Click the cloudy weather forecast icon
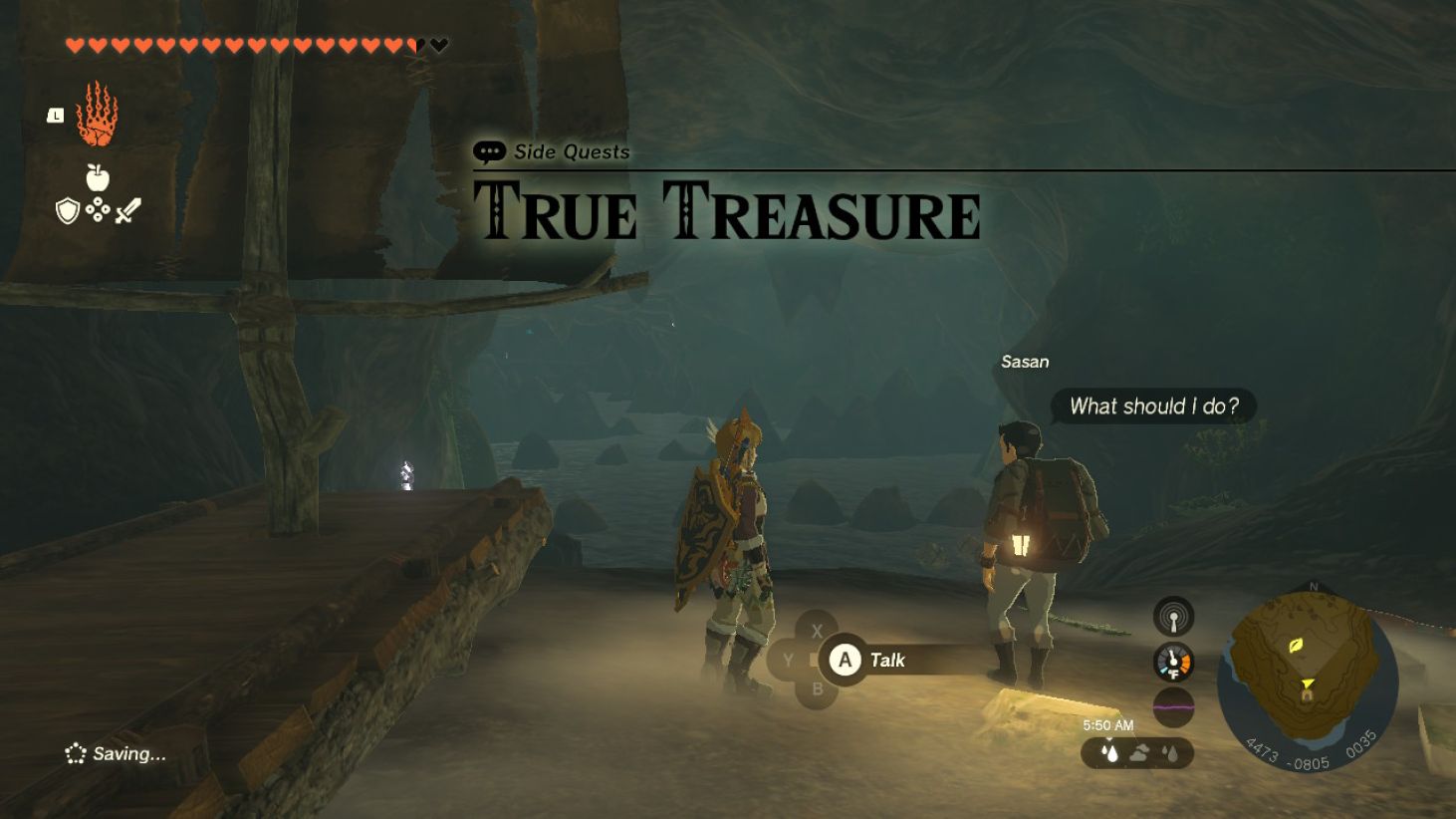Viewport: 1456px width, 819px height. (1139, 753)
